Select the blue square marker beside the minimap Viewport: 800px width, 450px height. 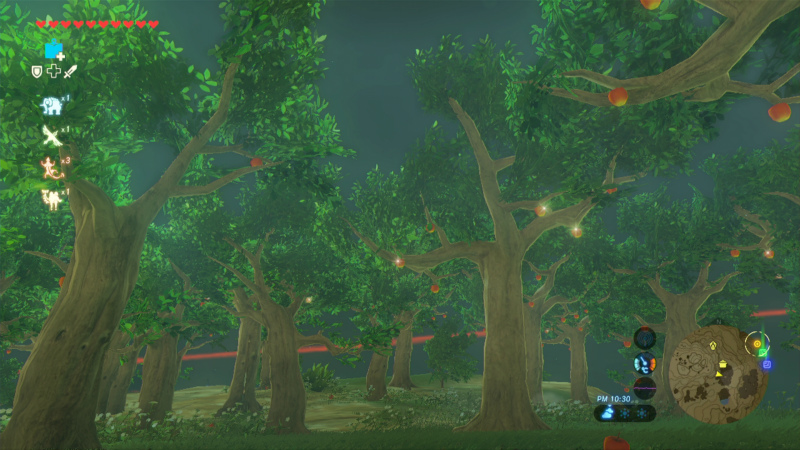click(x=767, y=364)
